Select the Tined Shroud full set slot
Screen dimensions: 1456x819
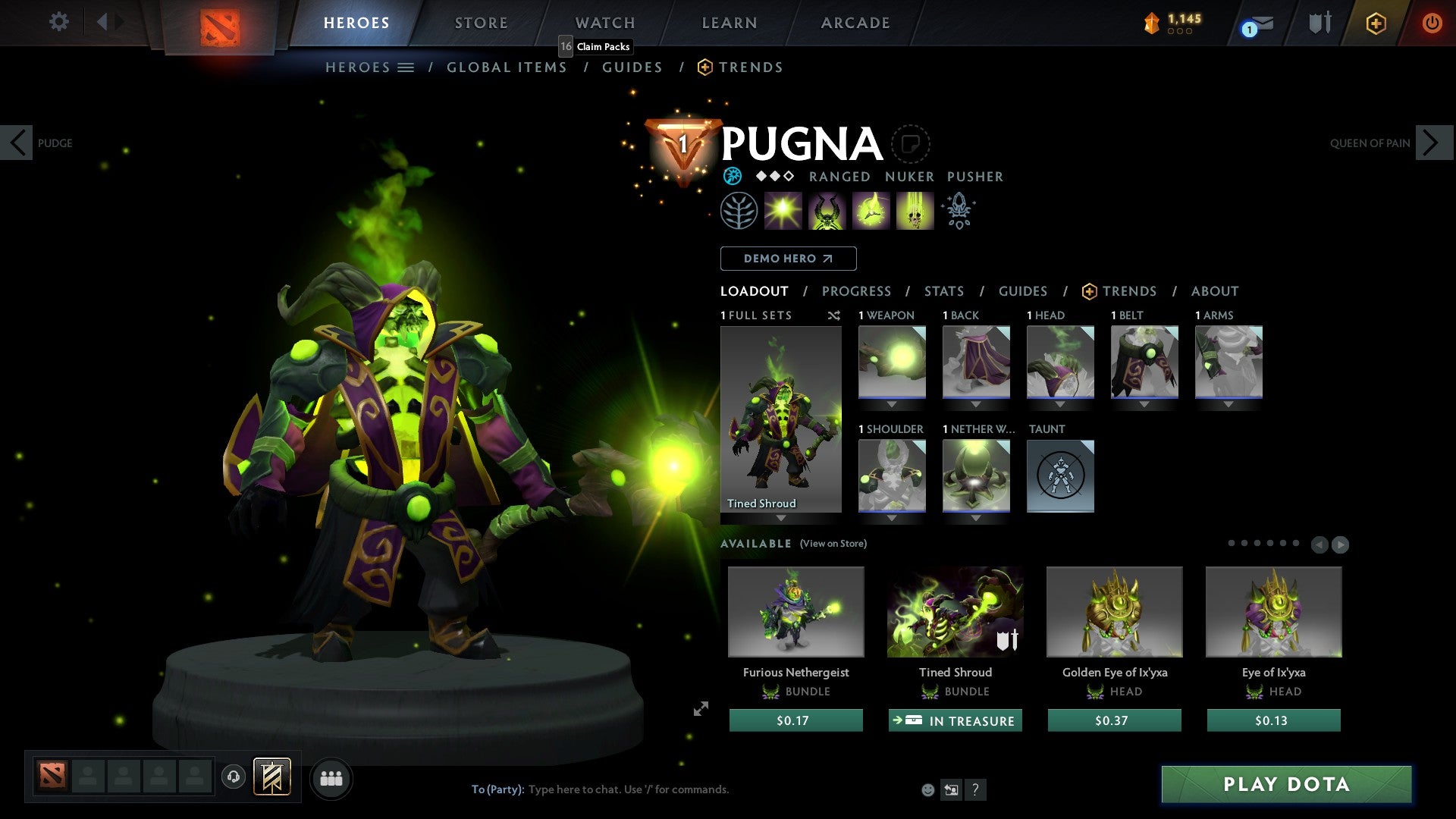[x=780, y=419]
